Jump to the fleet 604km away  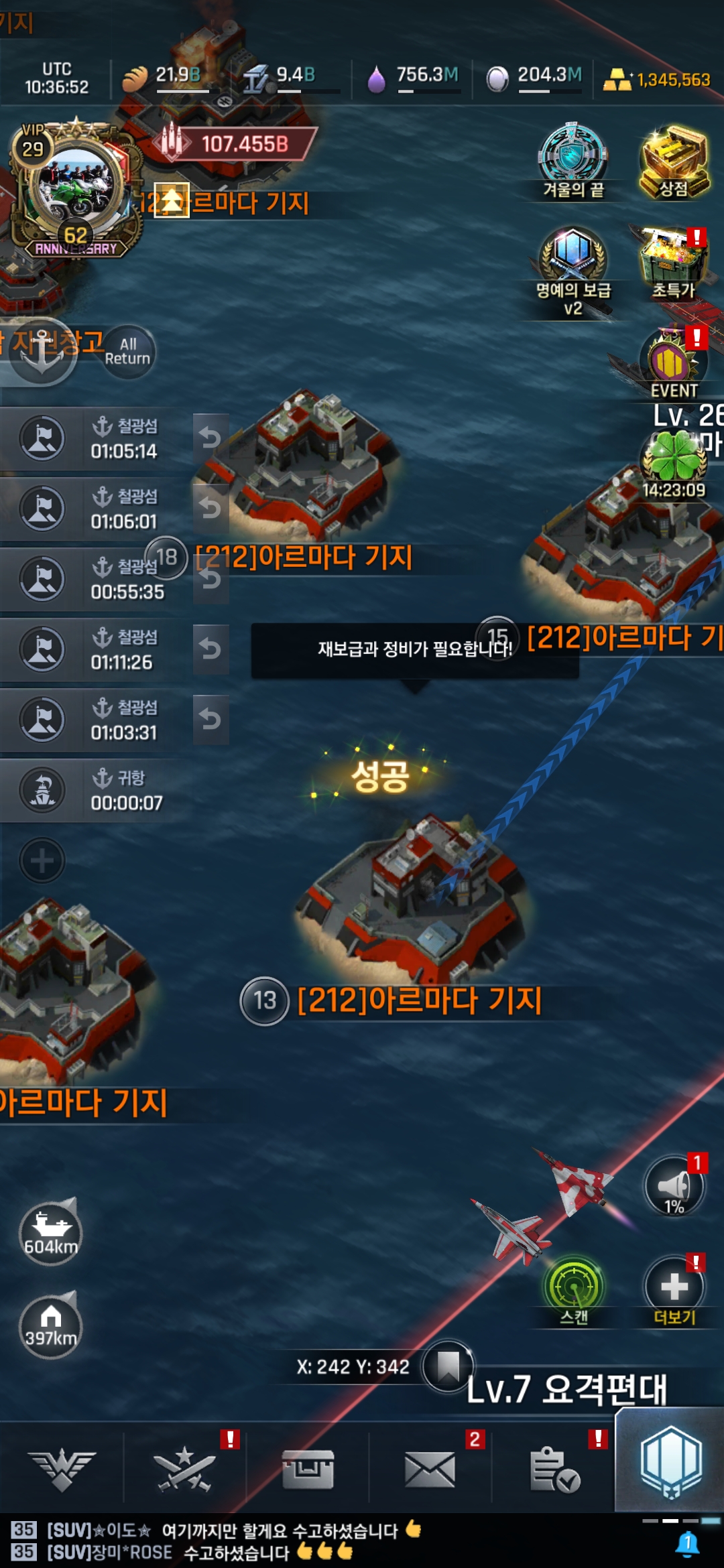pyautogui.click(x=50, y=1233)
